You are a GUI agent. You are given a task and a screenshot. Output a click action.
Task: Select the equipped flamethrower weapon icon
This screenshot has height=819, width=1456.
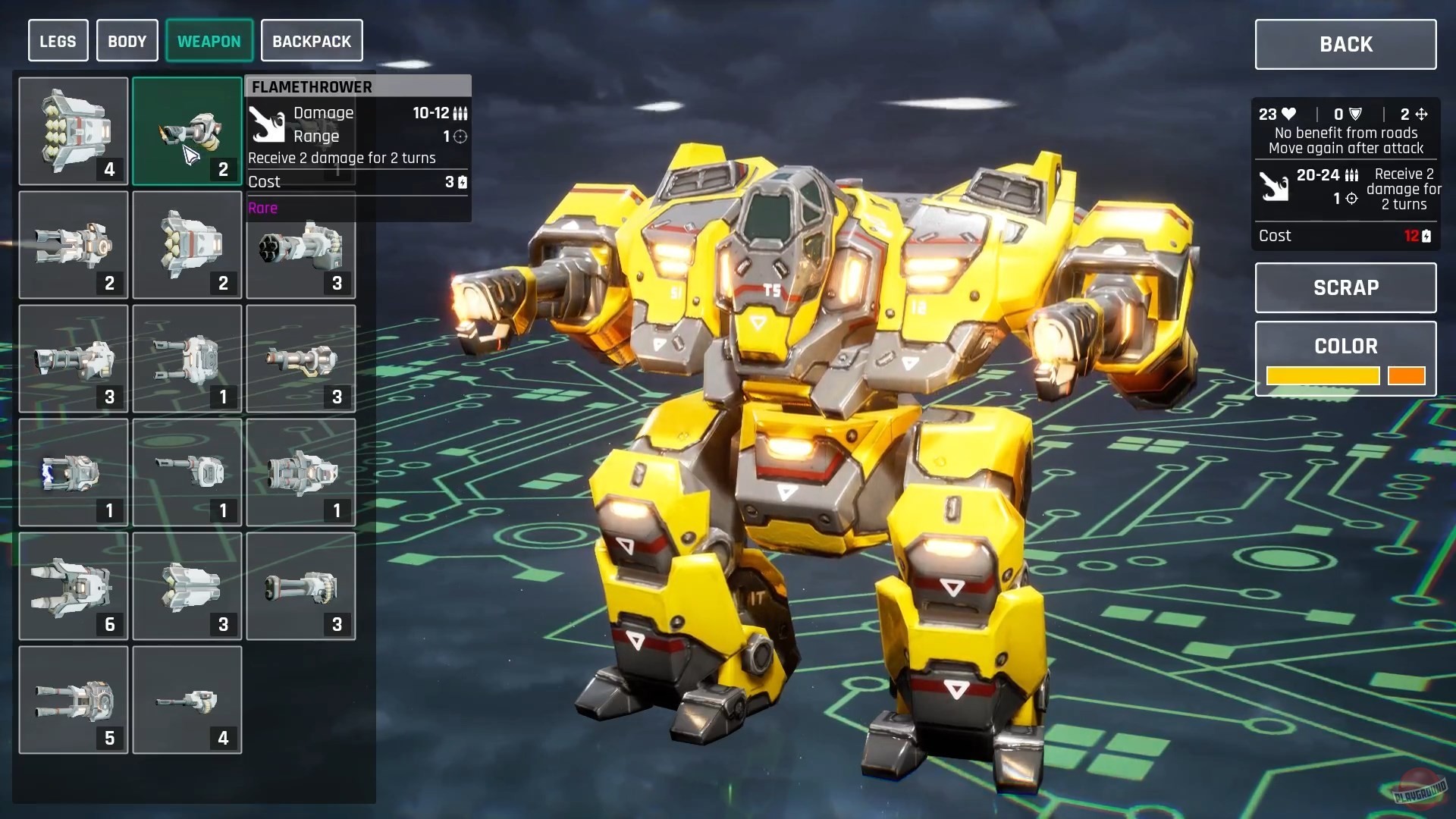(x=187, y=131)
